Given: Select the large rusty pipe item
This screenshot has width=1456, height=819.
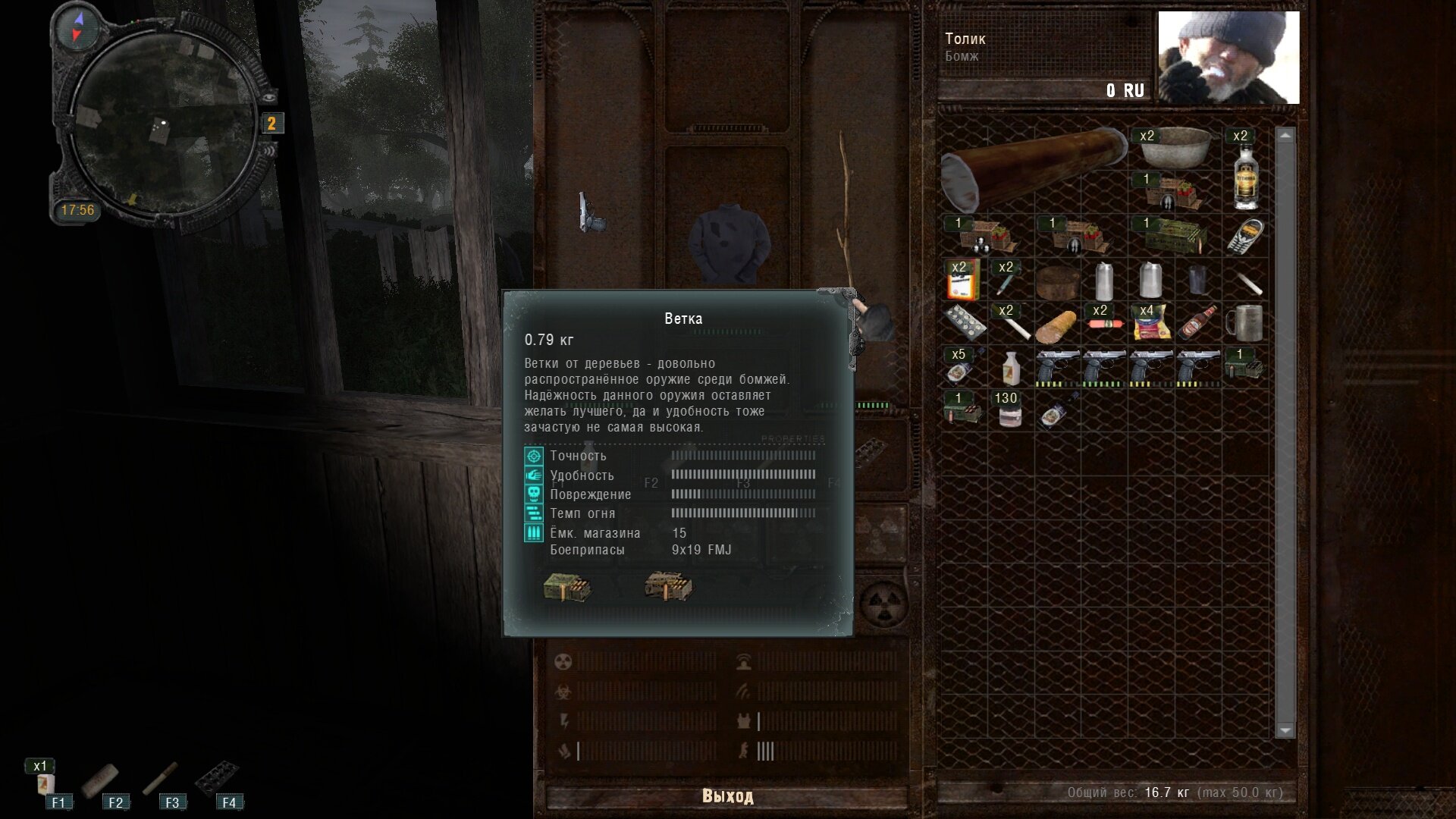Looking at the screenshot, I should click(1033, 168).
